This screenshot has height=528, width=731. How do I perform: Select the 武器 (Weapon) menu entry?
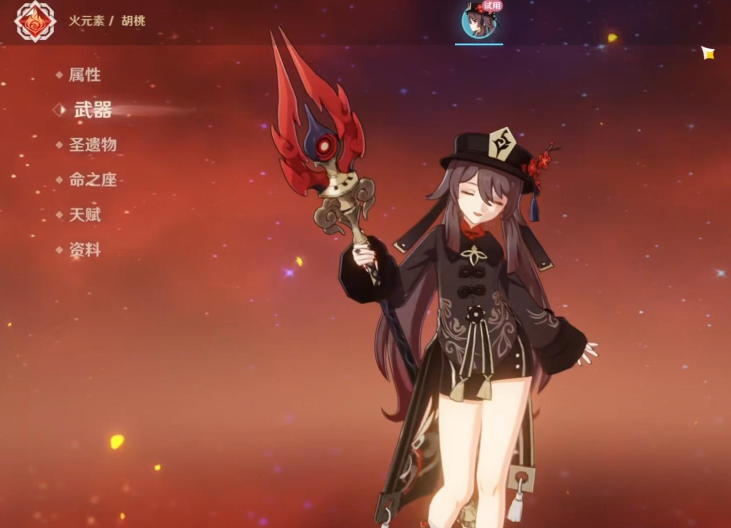point(92,110)
